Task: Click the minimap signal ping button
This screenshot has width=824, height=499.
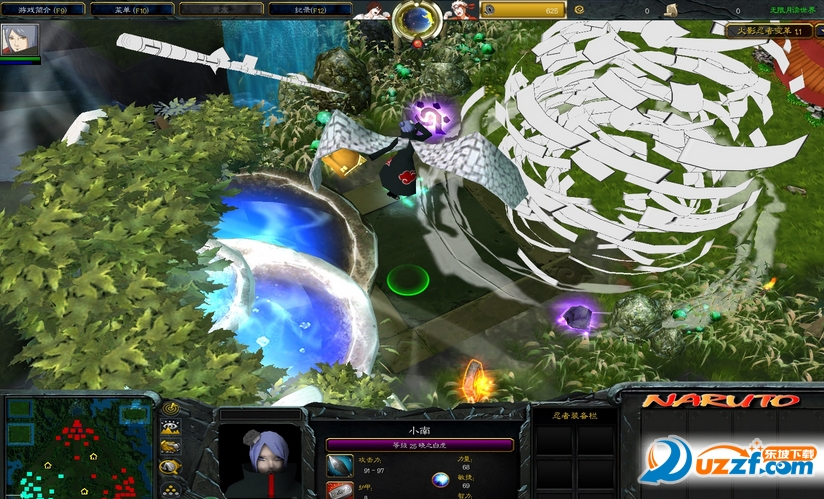Action: pyautogui.click(x=170, y=409)
